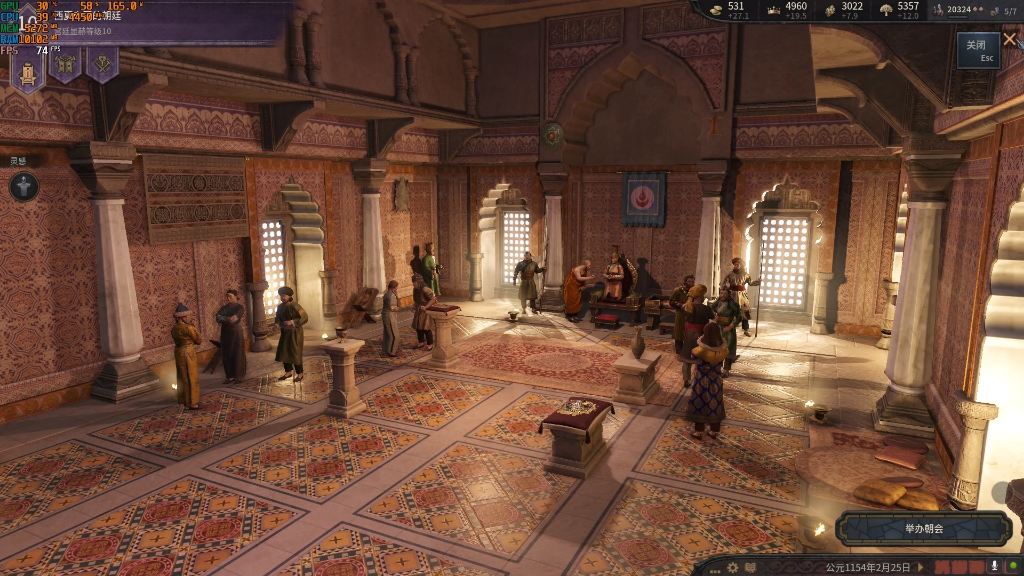Show the renown tree icon details
Viewport: 1024px width, 576px height.
[885, 10]
